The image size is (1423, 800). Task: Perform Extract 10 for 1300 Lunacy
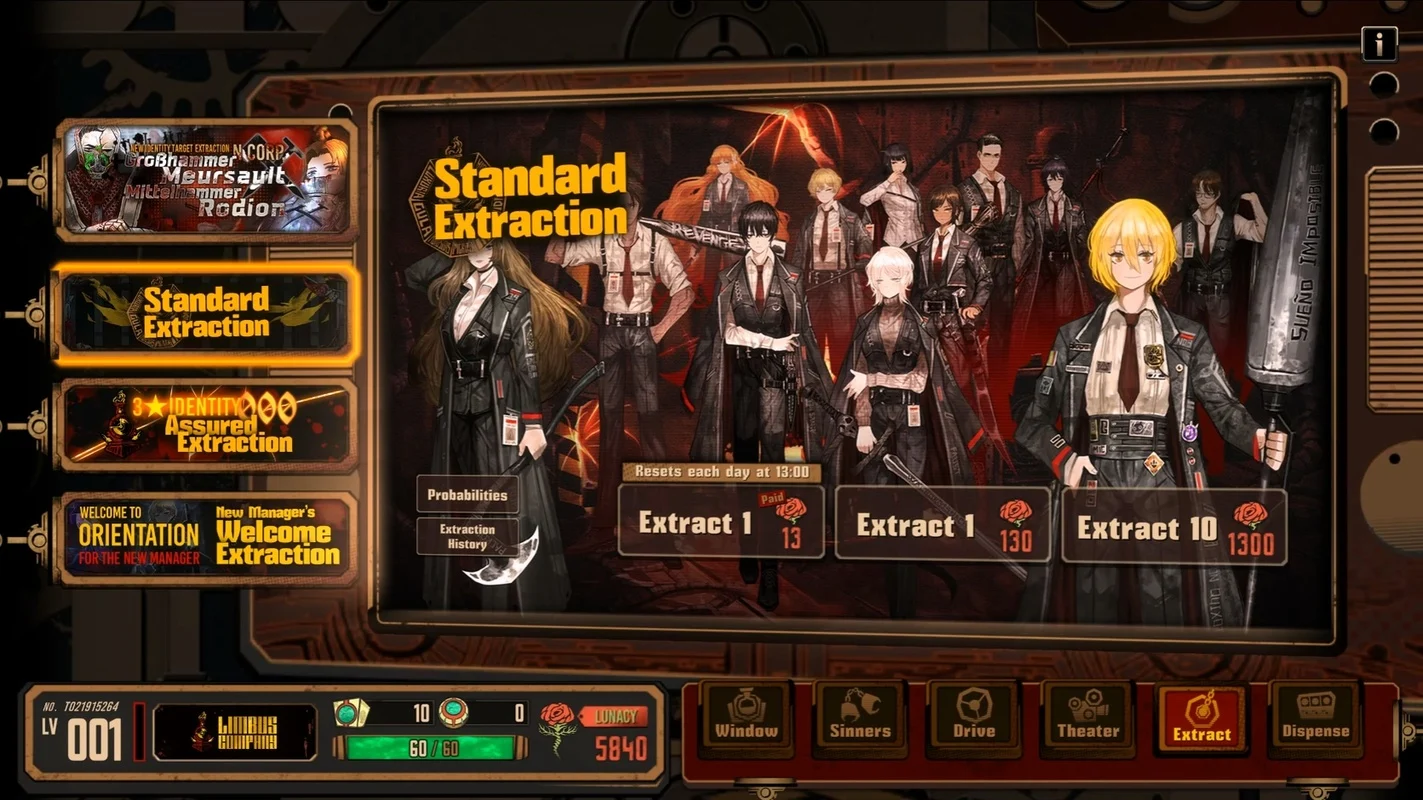(1173, 527)
